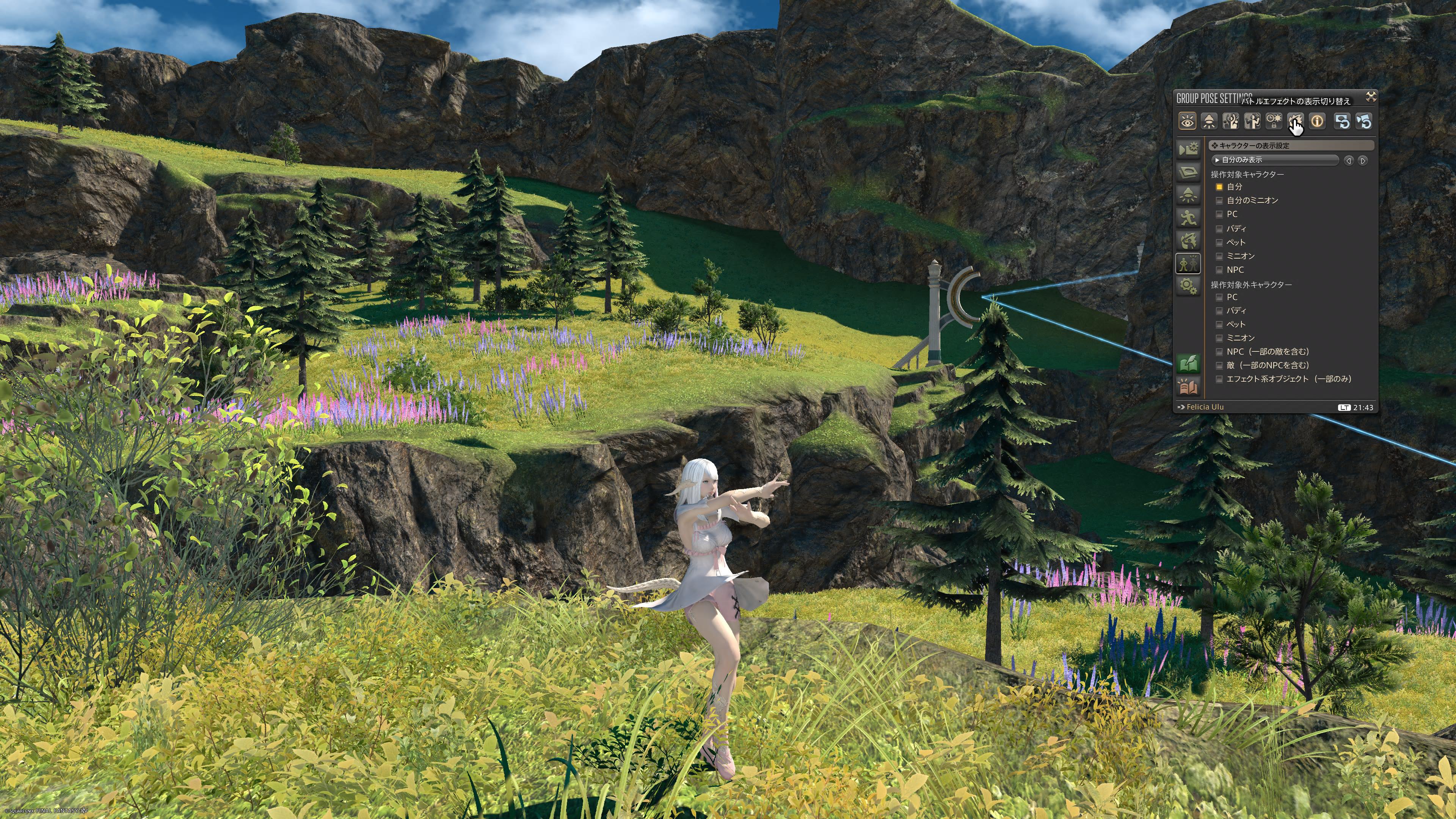Click the orange info circle icon
Image resolution: width=1456 pixels, height=819 pixels.
pyautogui.click(x=1317, y=121)
